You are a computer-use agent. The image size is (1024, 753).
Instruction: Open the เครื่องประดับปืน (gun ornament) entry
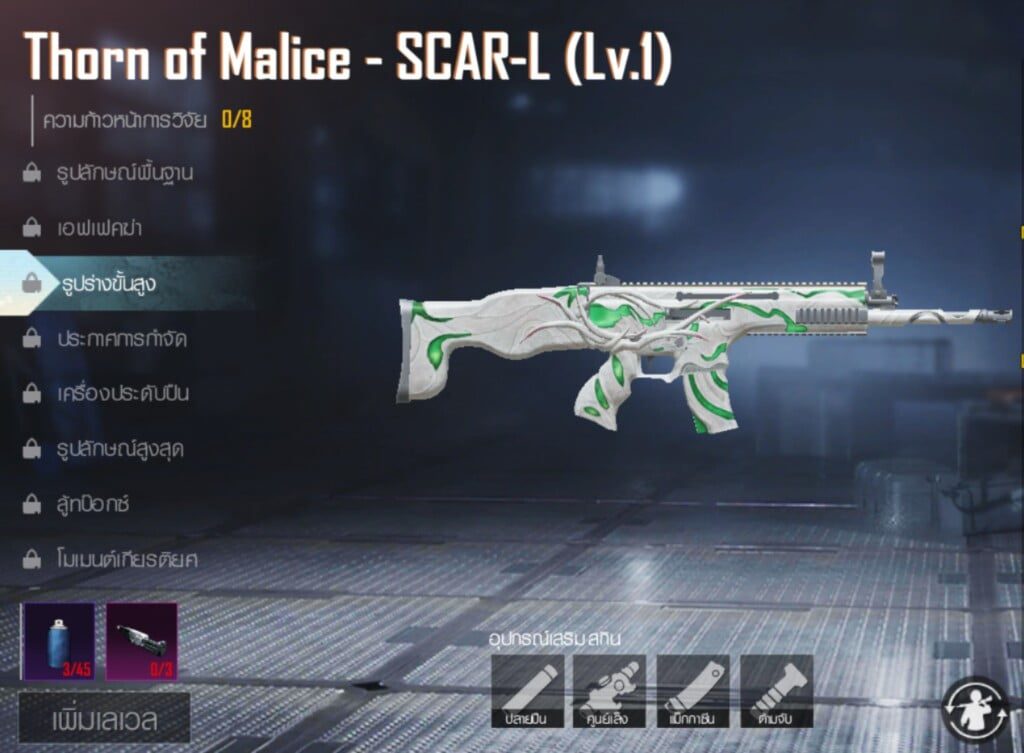click(123, 393)
